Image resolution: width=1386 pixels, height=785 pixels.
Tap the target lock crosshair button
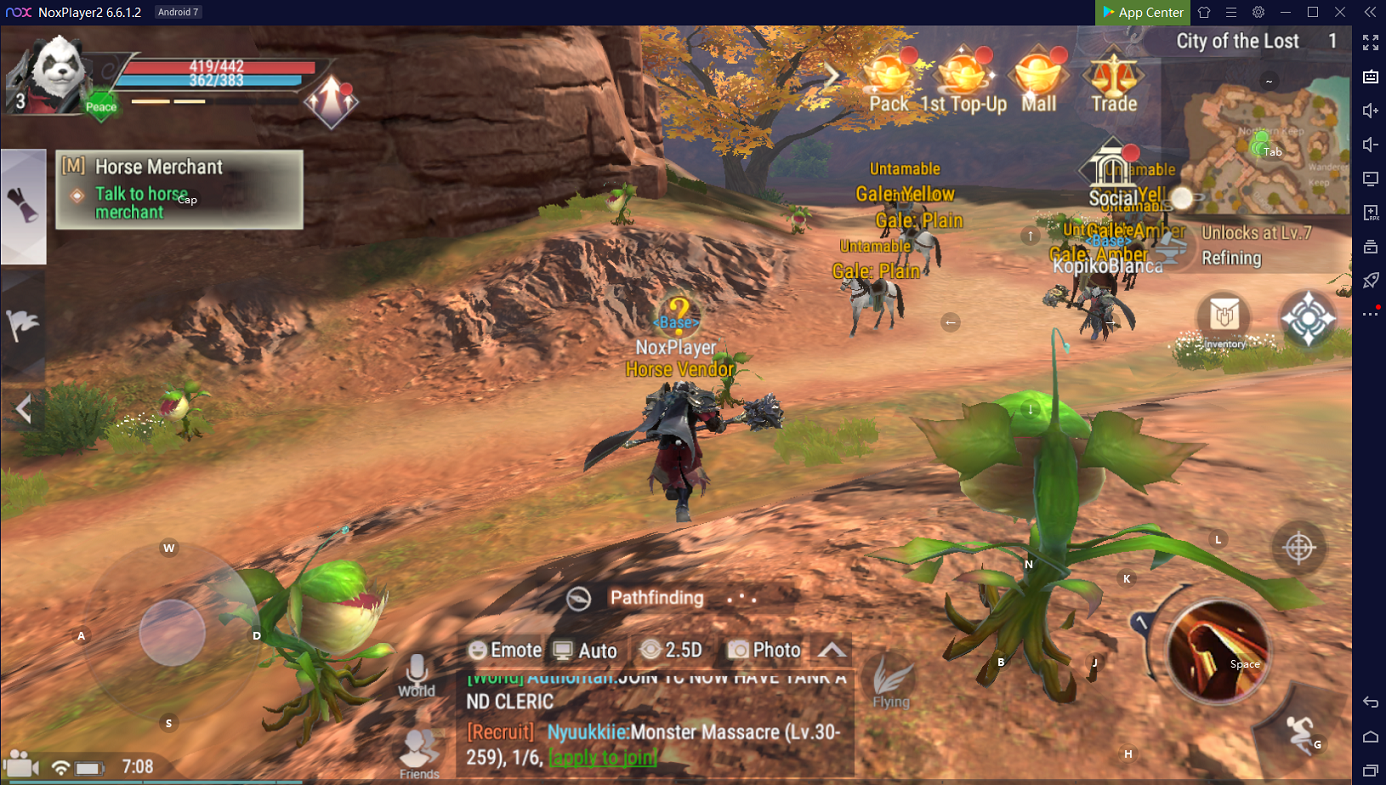[x=1298, y=547]
